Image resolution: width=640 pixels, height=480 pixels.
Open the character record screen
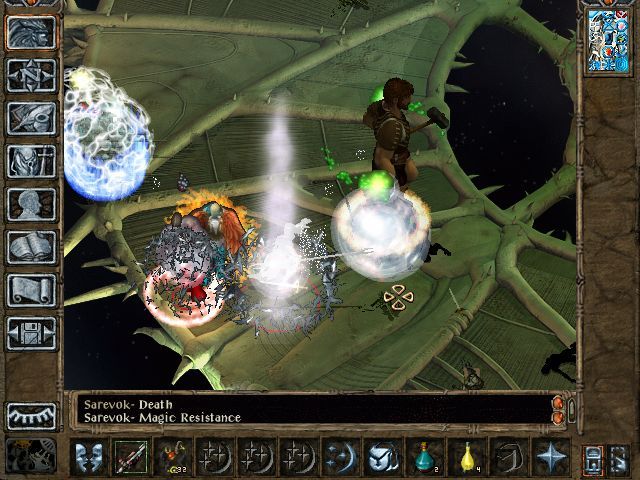(x=31, y=204)
